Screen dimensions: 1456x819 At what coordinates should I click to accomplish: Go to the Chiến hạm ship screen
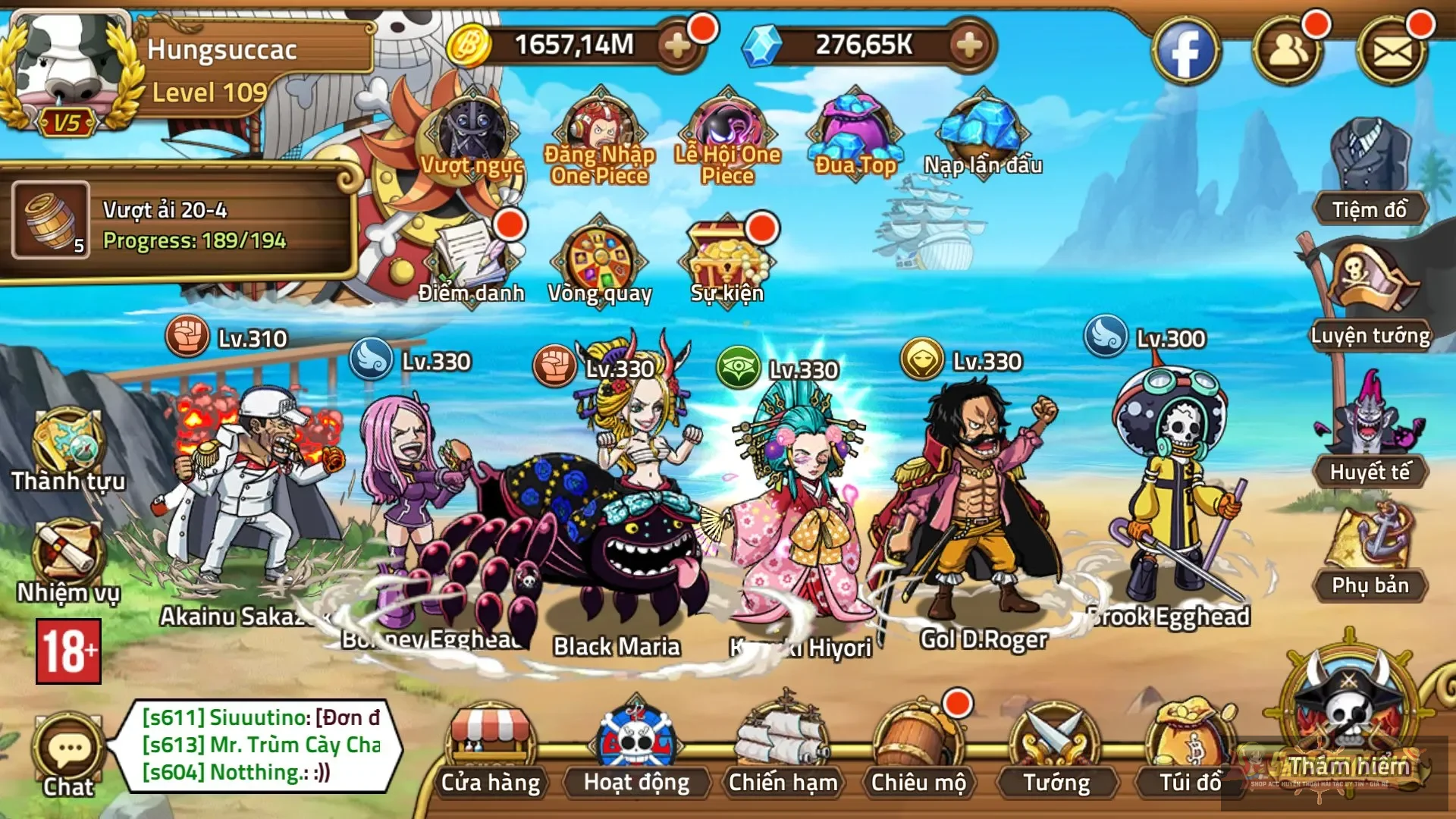pyautogui.click(x=782, y=751)
